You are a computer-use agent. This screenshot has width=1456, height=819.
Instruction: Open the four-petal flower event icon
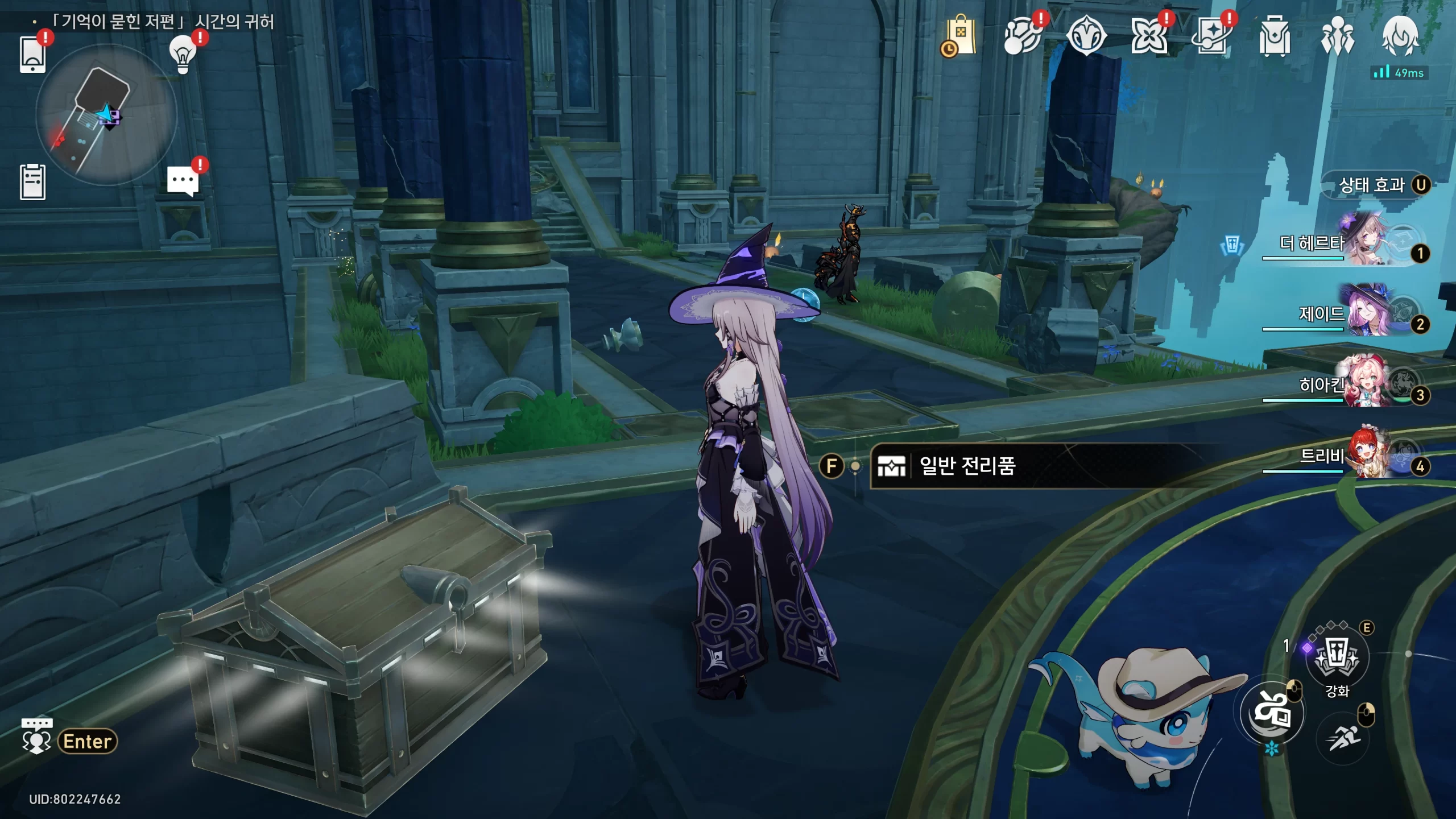(1149, 36)
